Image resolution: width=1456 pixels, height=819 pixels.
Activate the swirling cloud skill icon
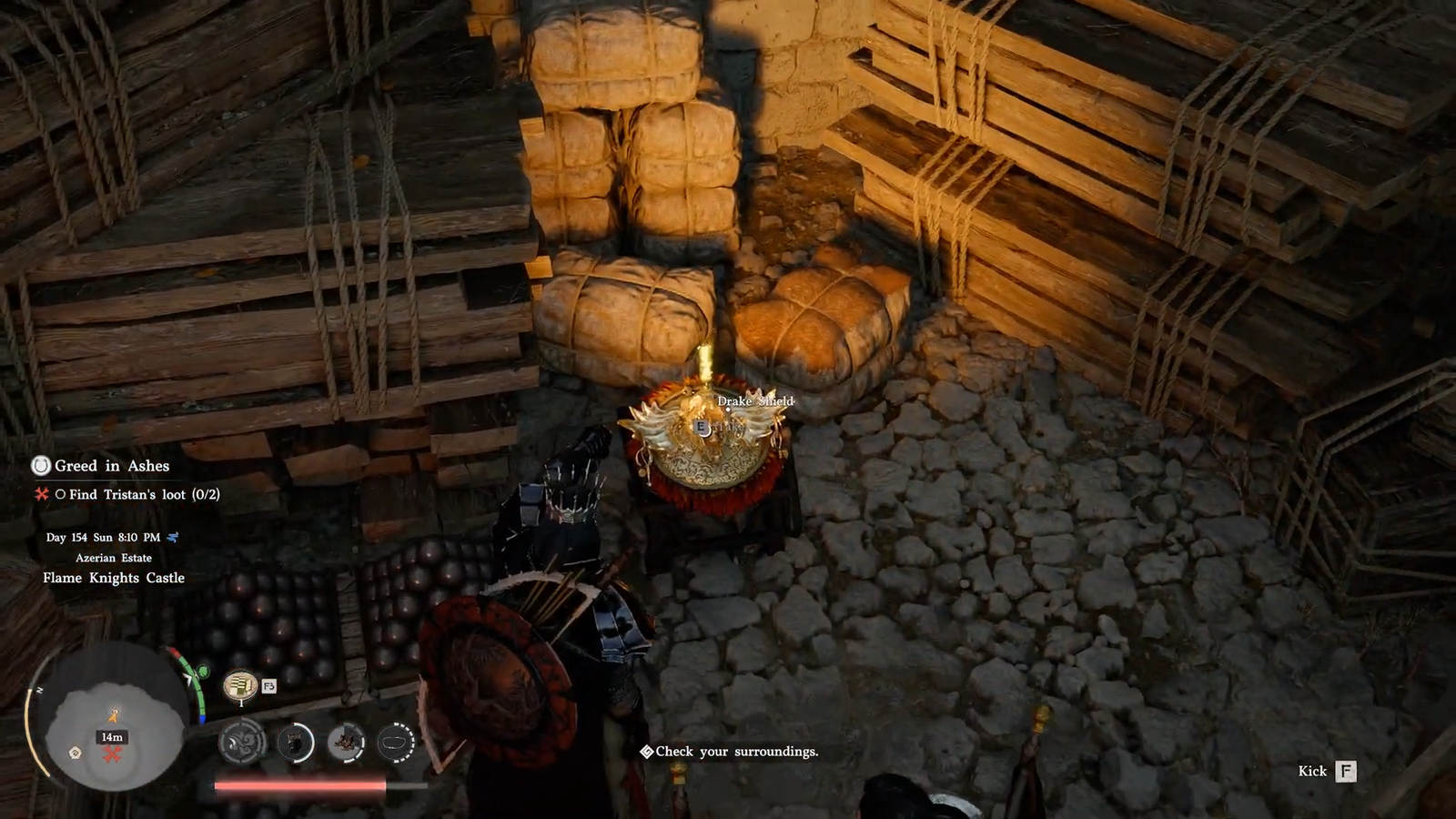(243, 743)
